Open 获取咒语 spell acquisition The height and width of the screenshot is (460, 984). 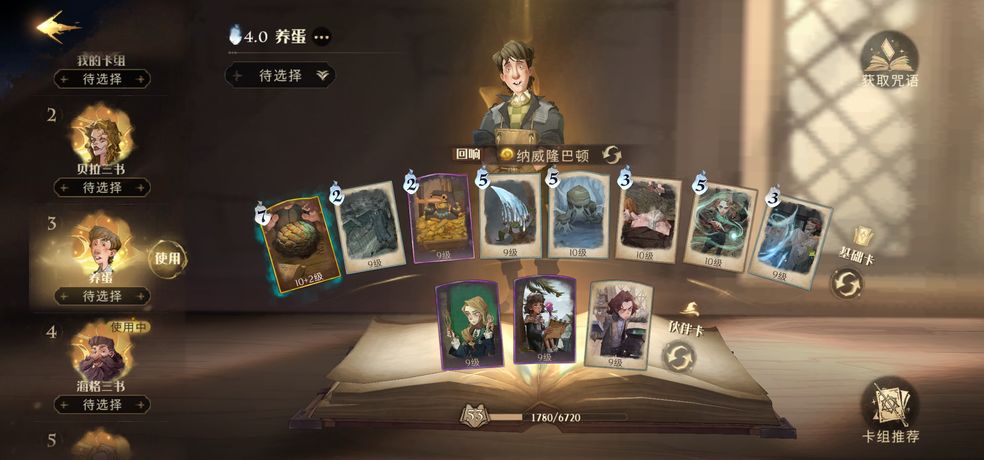[889, 60]
